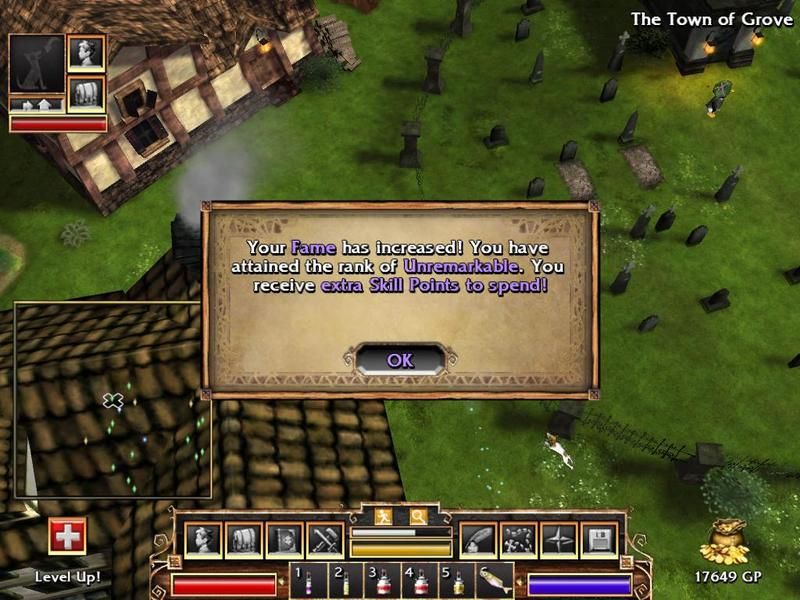Select the fish in hotbar slot 6
Screen dimensions: 800x600
[496, 581]
